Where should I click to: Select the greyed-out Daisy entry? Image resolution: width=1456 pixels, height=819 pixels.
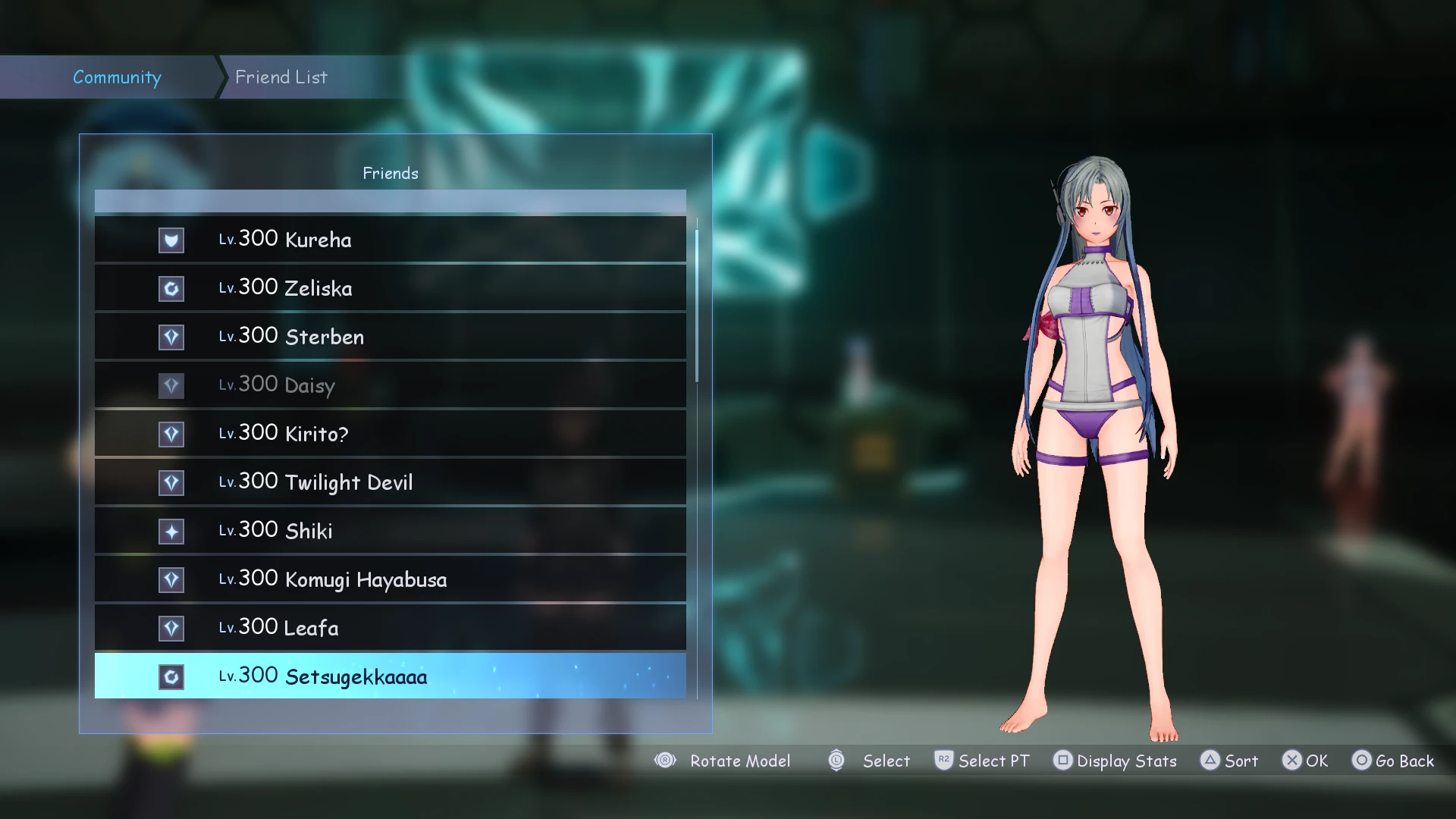390,385
